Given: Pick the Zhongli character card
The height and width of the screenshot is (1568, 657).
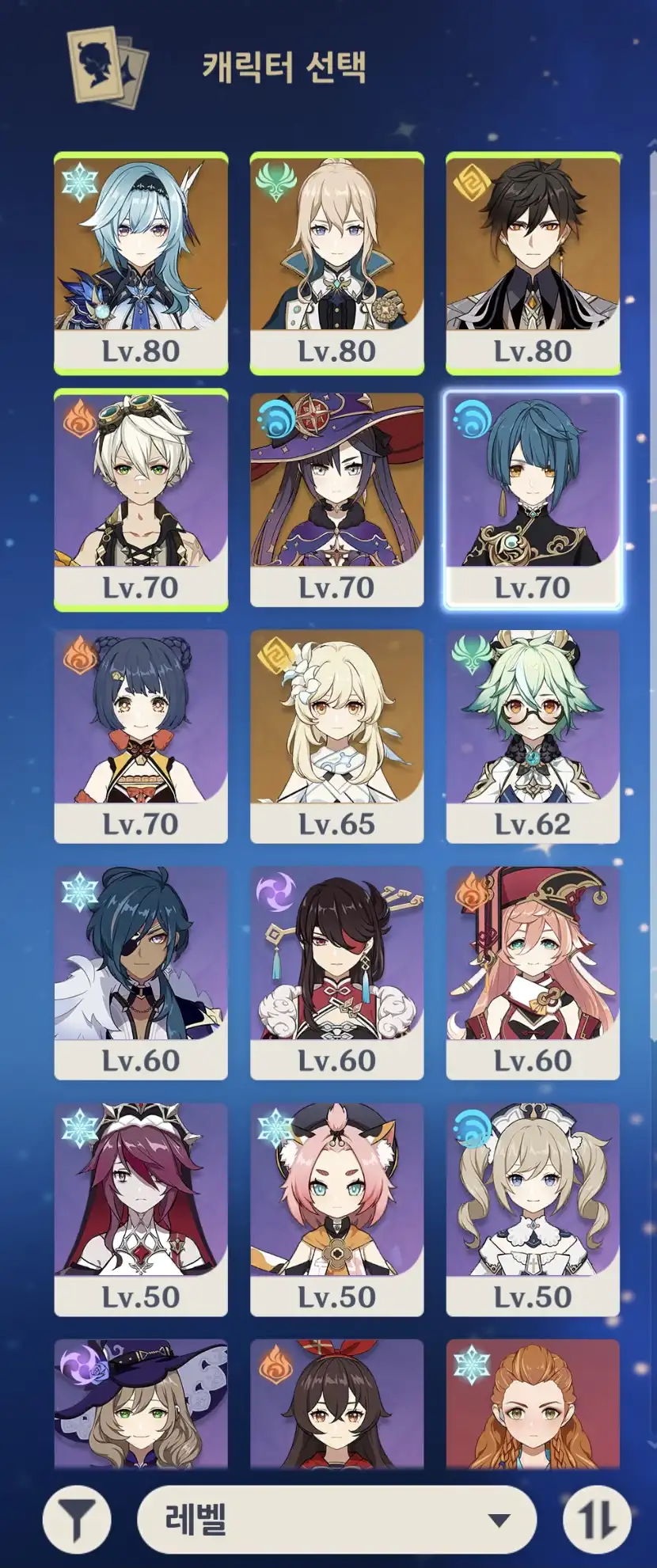Looking at the screenshot, I should 533,263.
